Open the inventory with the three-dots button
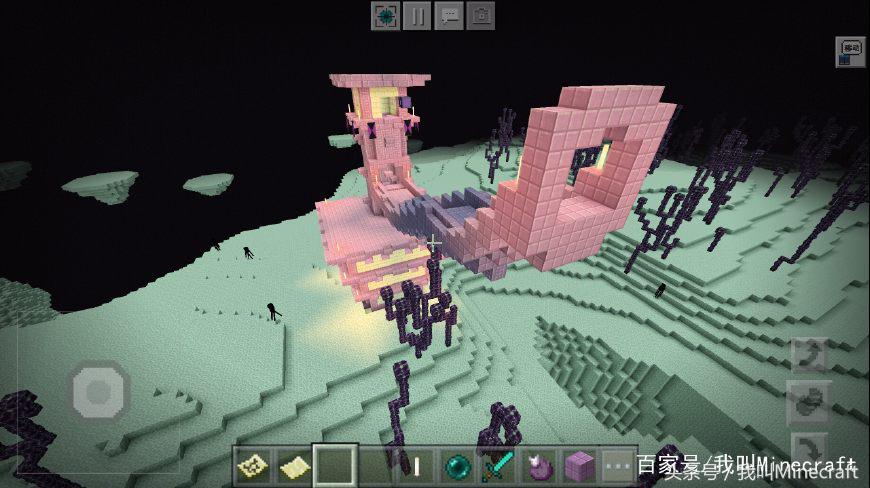Viewport: 870px width, 488px height. 620,466
